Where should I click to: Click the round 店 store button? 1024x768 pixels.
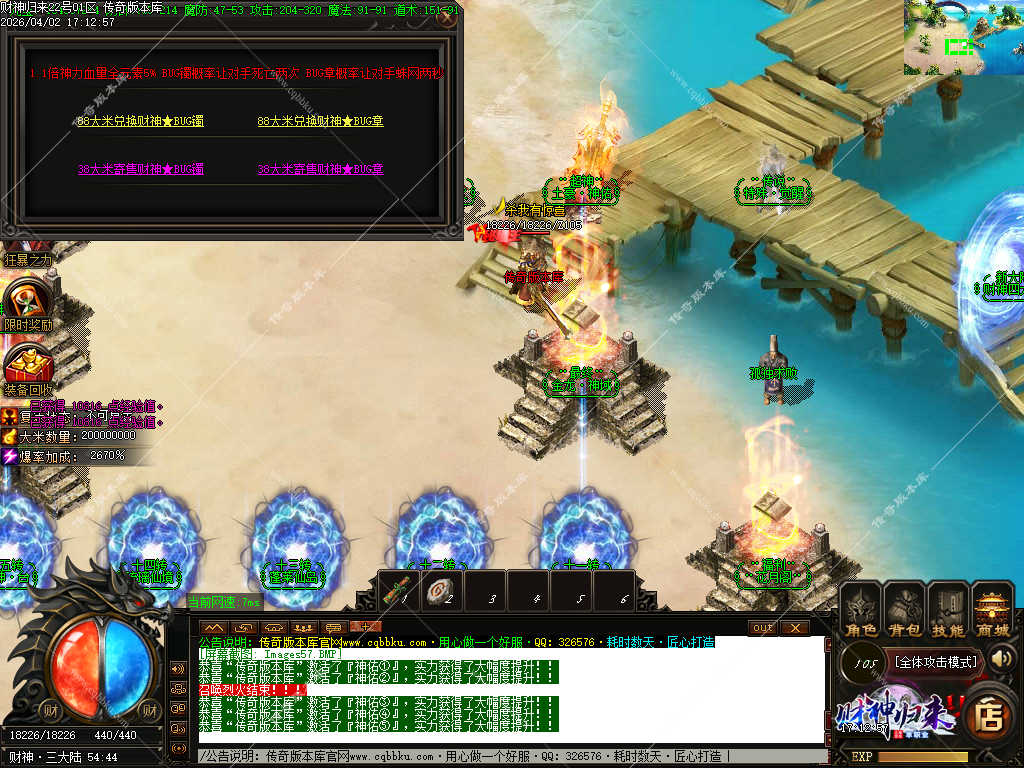(x=990, y=713)
